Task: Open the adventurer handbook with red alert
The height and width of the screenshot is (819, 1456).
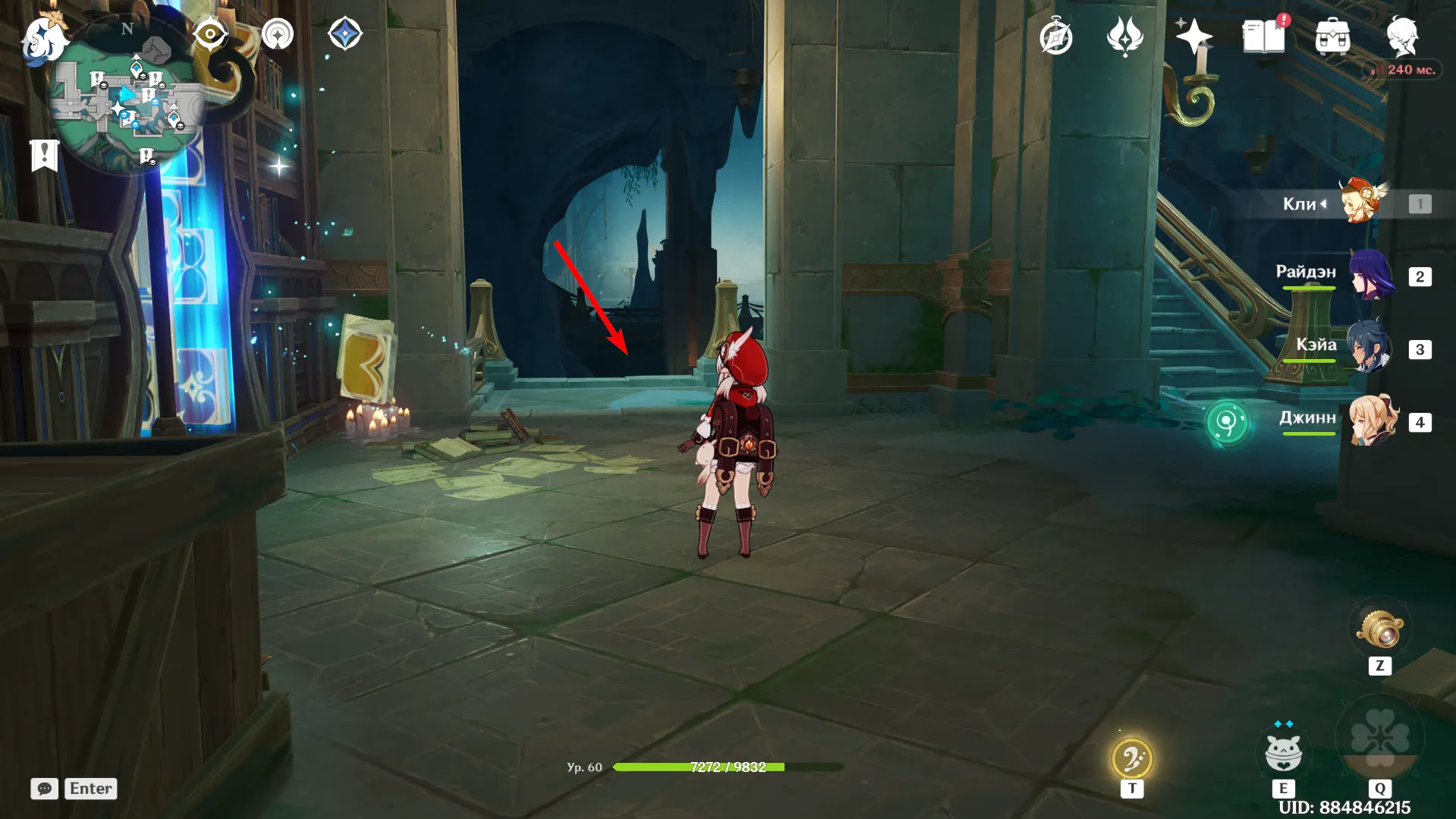Action: [x=1263, y=36]
